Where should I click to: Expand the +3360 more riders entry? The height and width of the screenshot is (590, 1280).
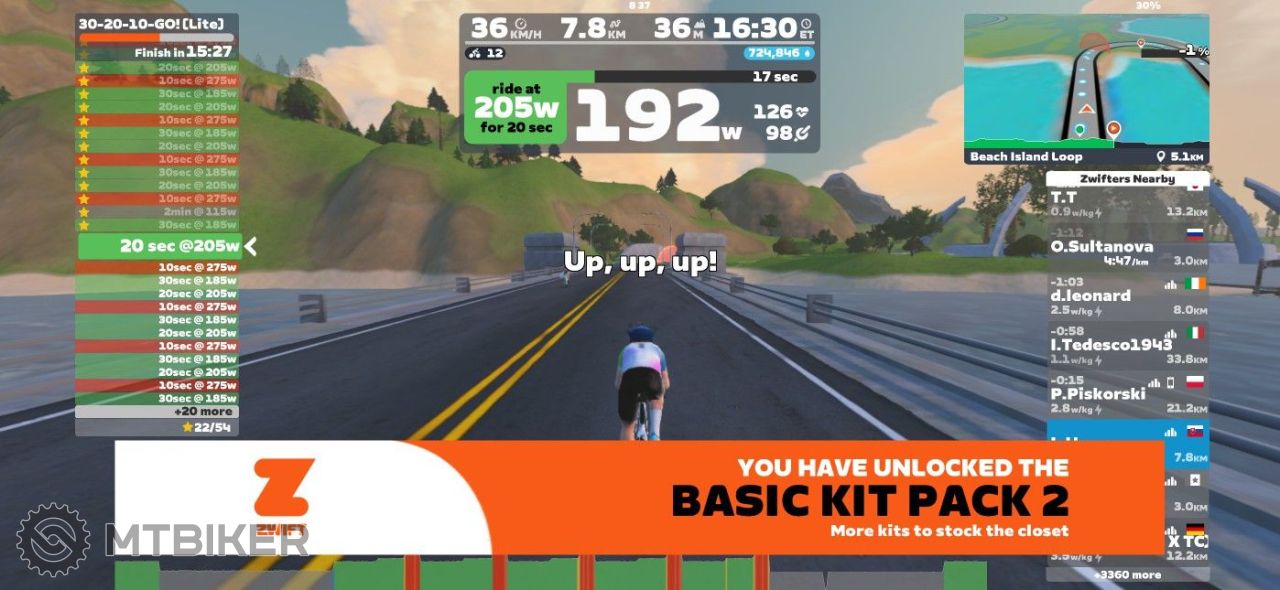click(x=1127, y=575)
